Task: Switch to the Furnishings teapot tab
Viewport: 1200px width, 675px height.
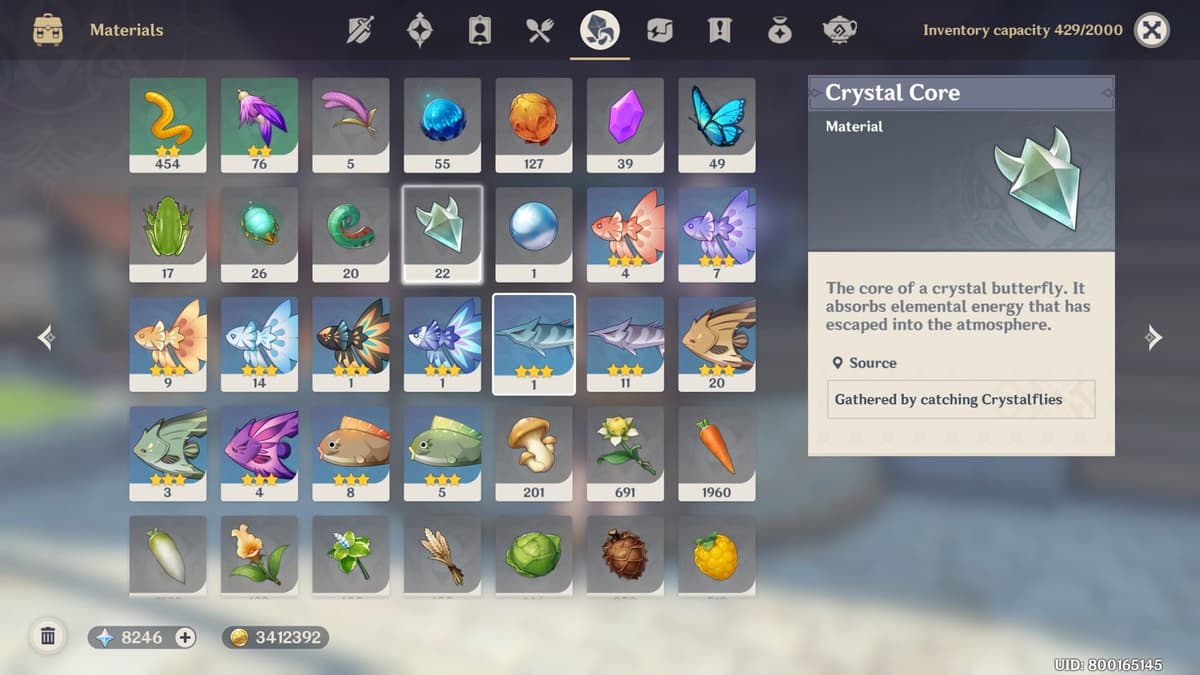Action: point(838,30)
